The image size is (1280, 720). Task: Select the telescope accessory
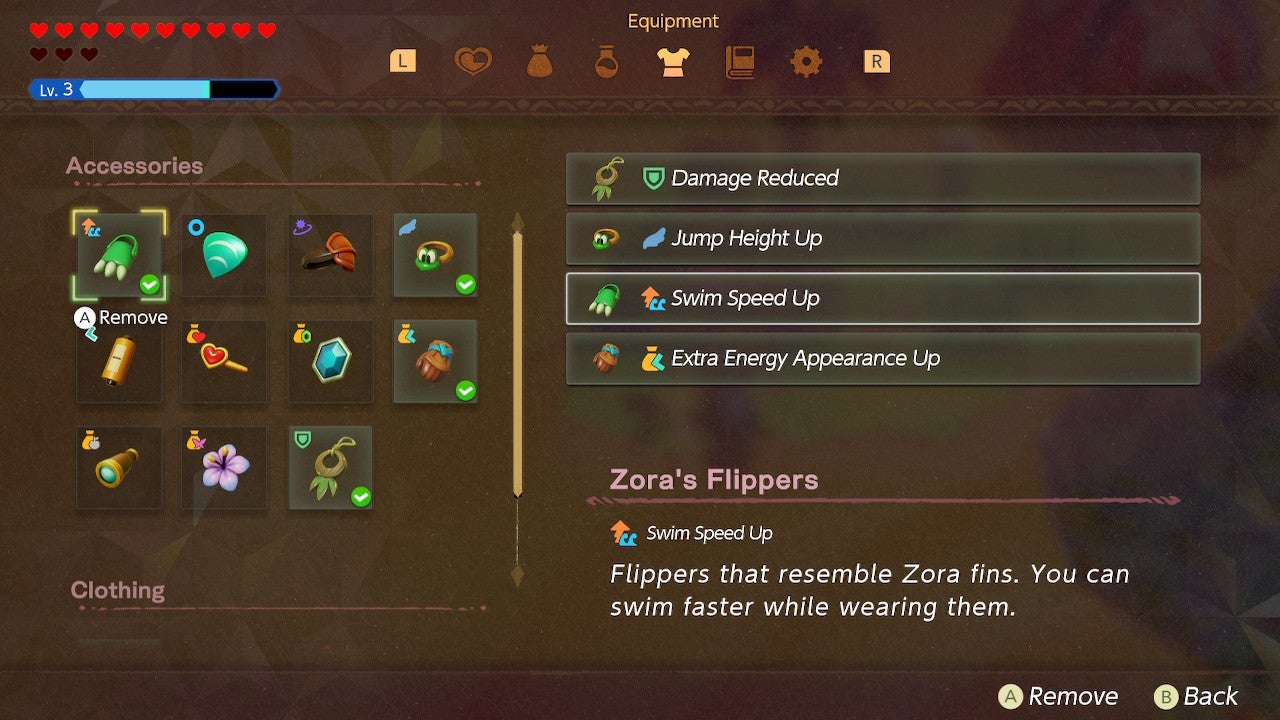pyautogui.click(x=118, y=467)
